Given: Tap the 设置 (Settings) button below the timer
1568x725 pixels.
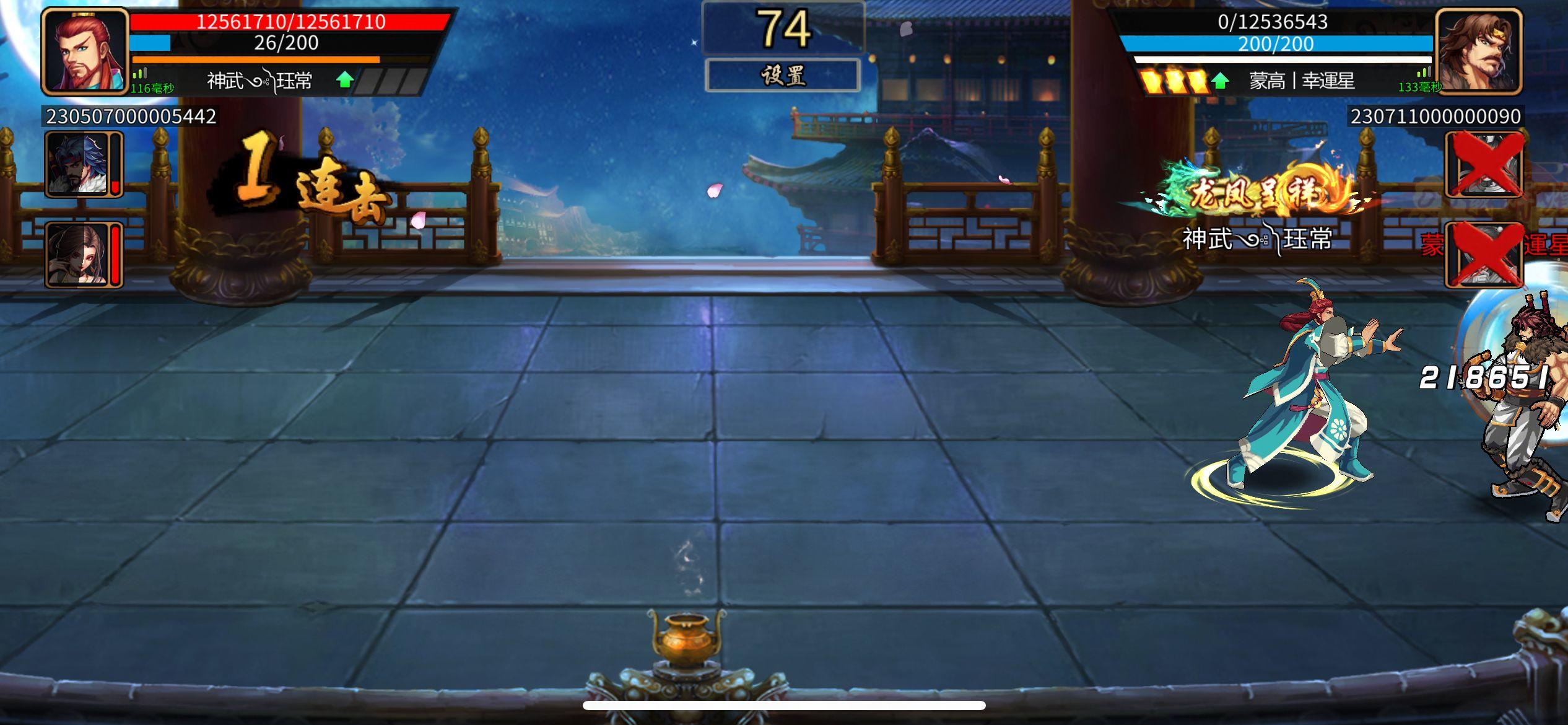Looking at the screenshot, I should point(783,75).
